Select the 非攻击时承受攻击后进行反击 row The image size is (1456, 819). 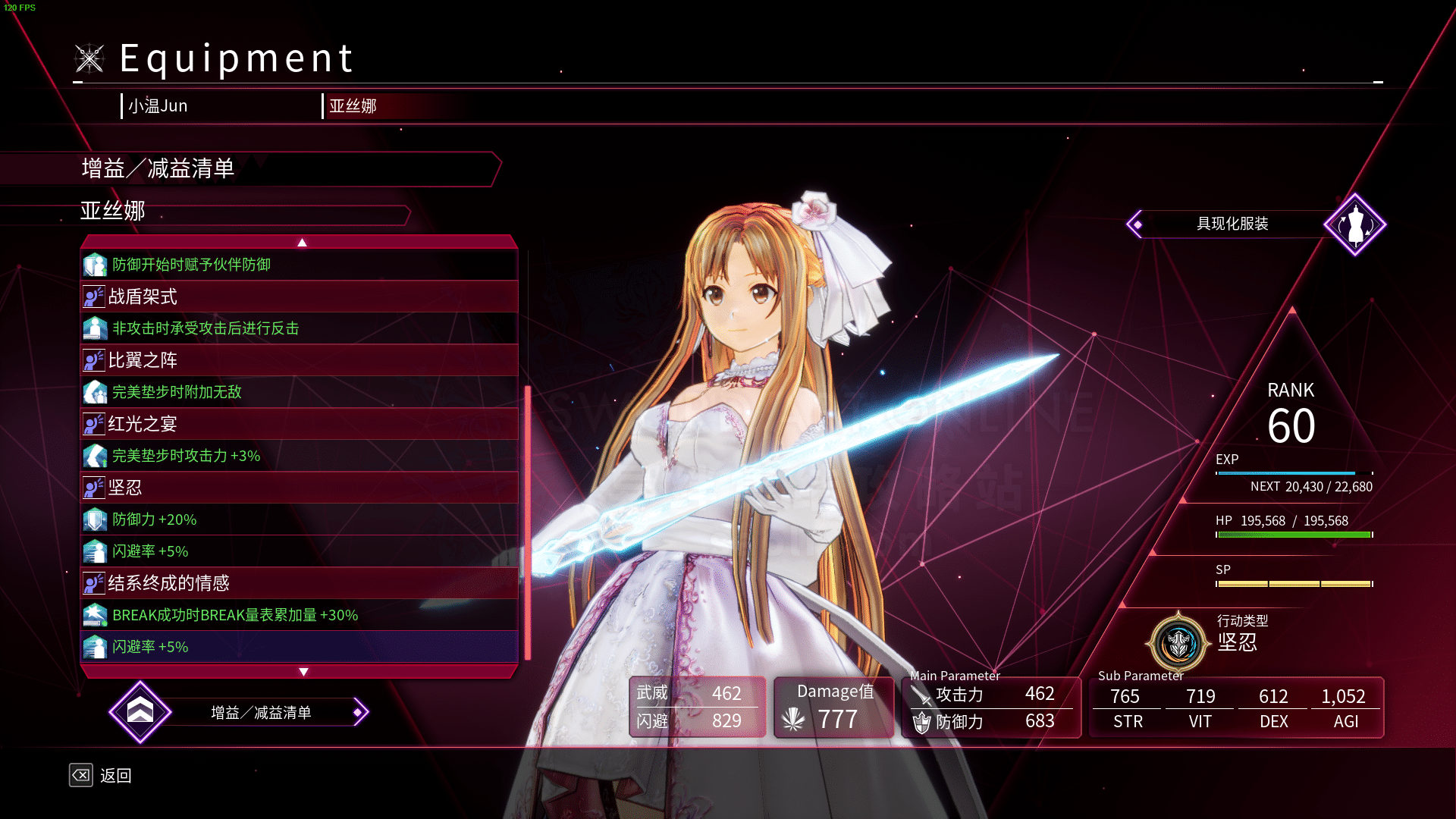click(299, 328)
